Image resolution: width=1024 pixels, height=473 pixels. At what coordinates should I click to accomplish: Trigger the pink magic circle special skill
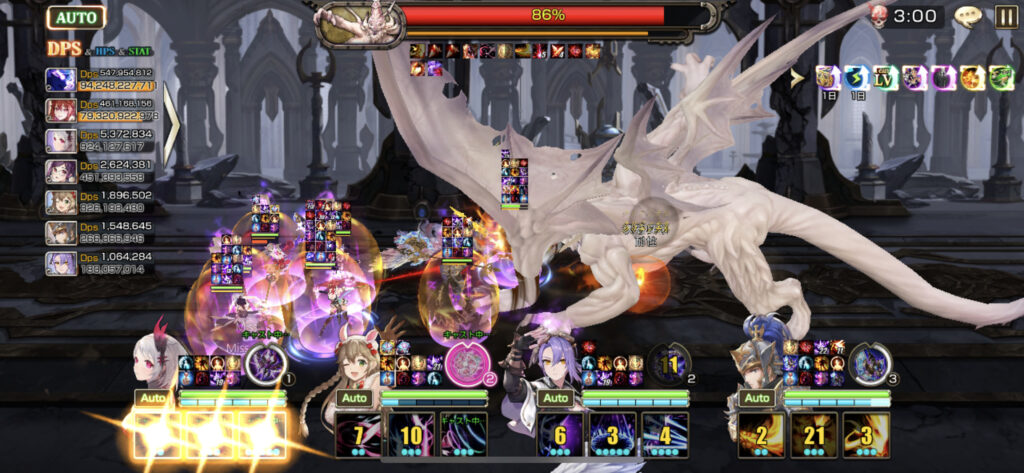[464, 364]
